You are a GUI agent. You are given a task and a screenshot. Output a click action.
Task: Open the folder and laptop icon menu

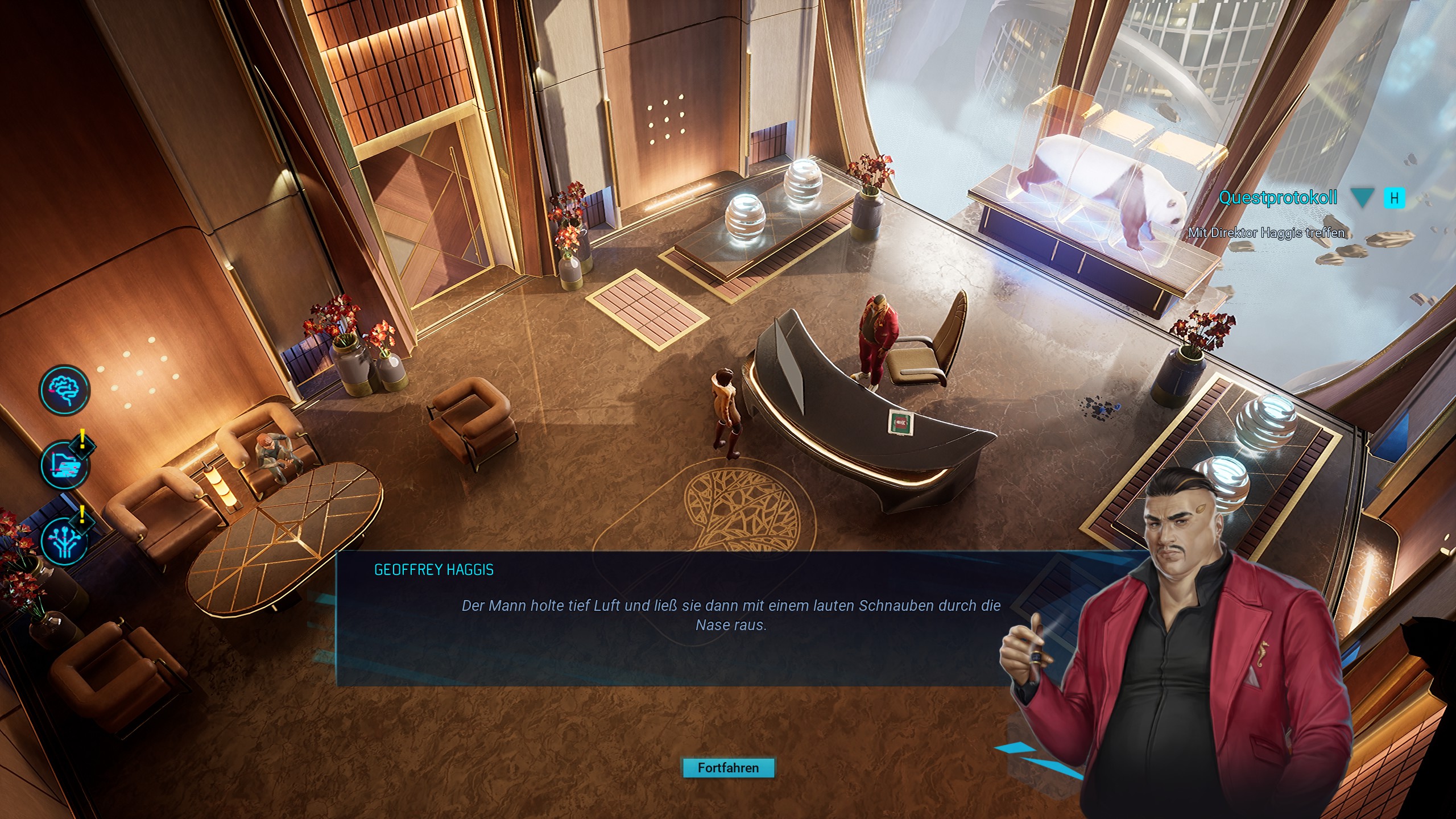click(x=65, y=465)
